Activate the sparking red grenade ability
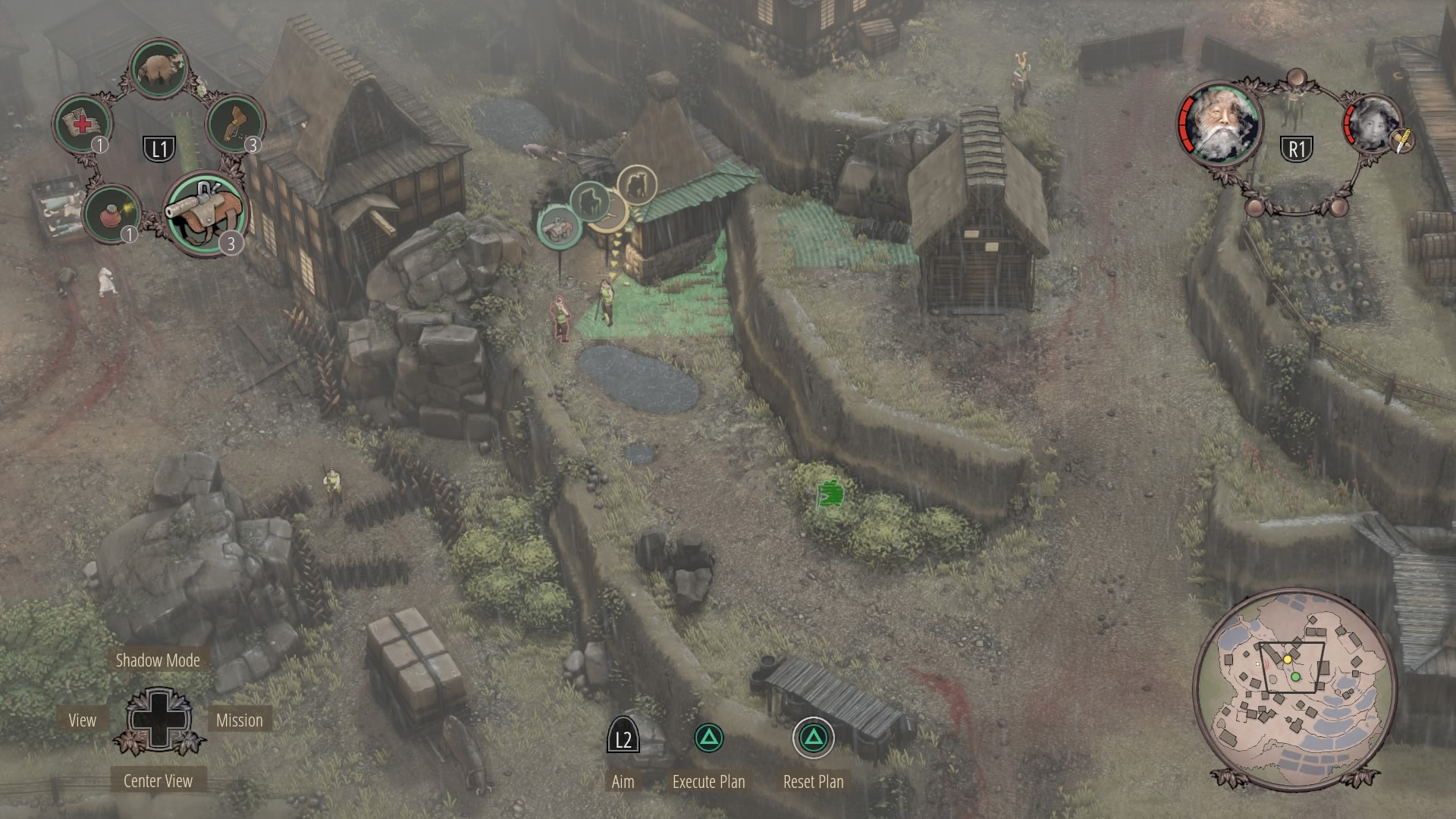 (x=111, y=215)
